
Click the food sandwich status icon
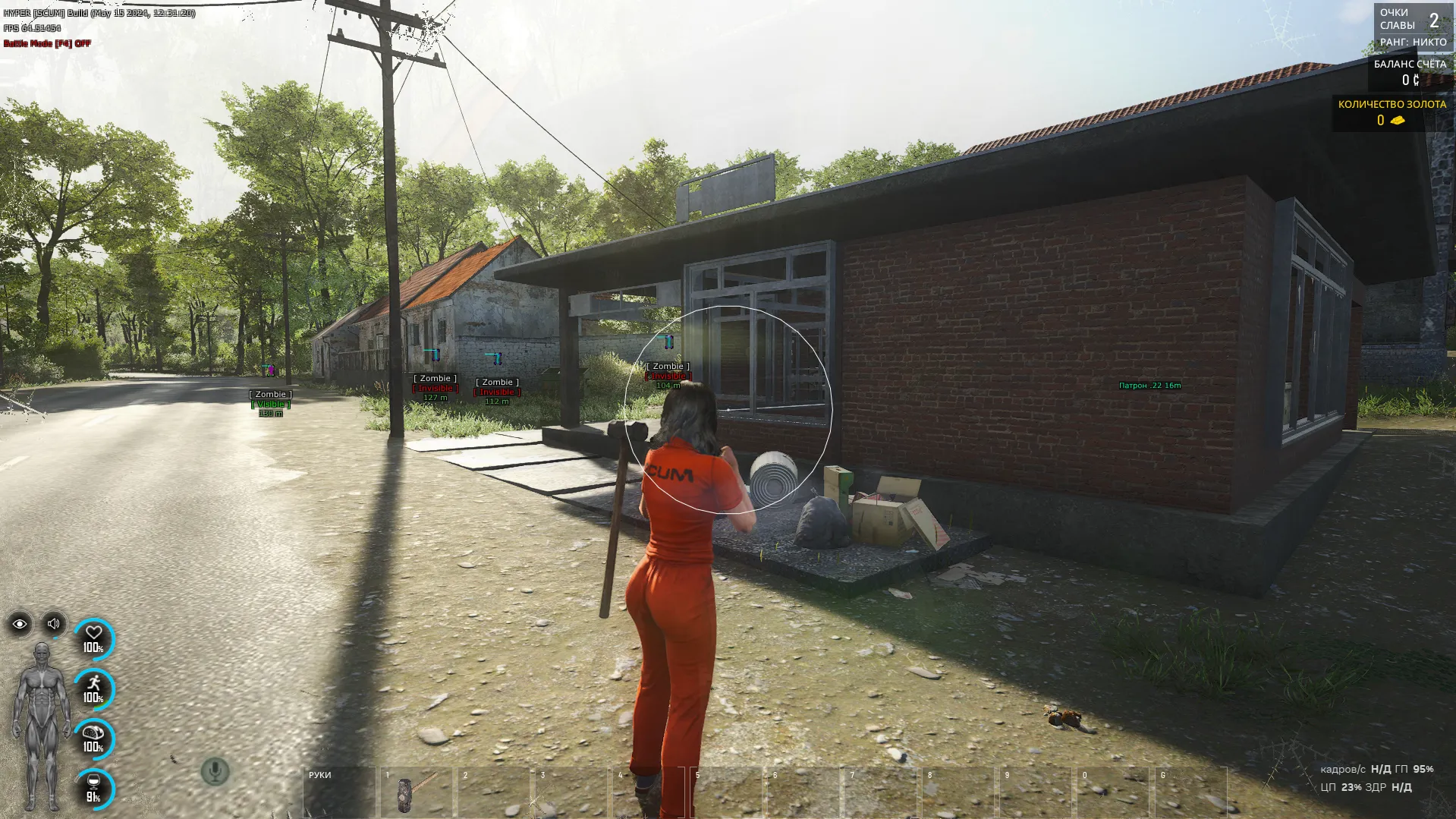pos(93,732)
